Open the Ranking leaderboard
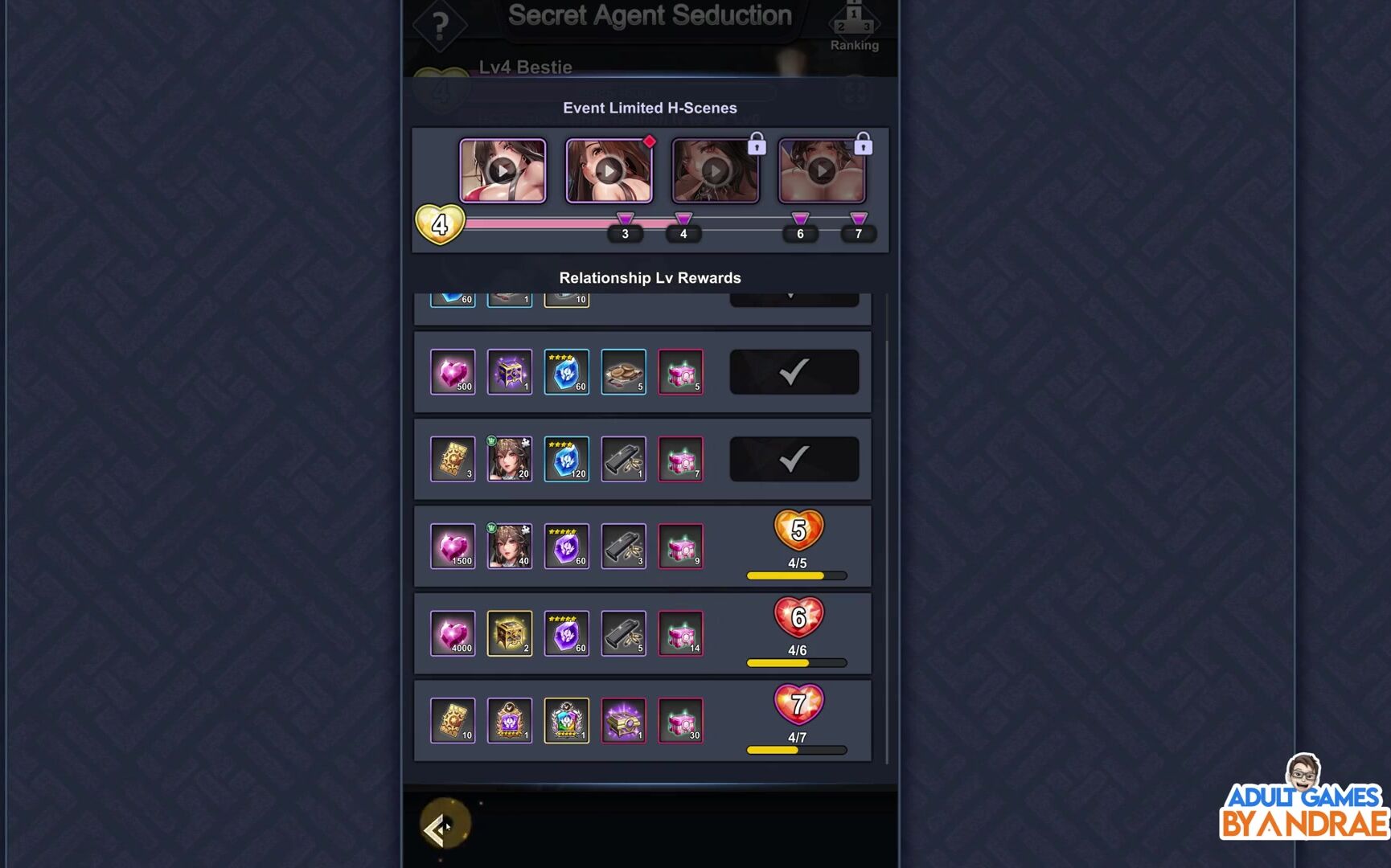 854,27
